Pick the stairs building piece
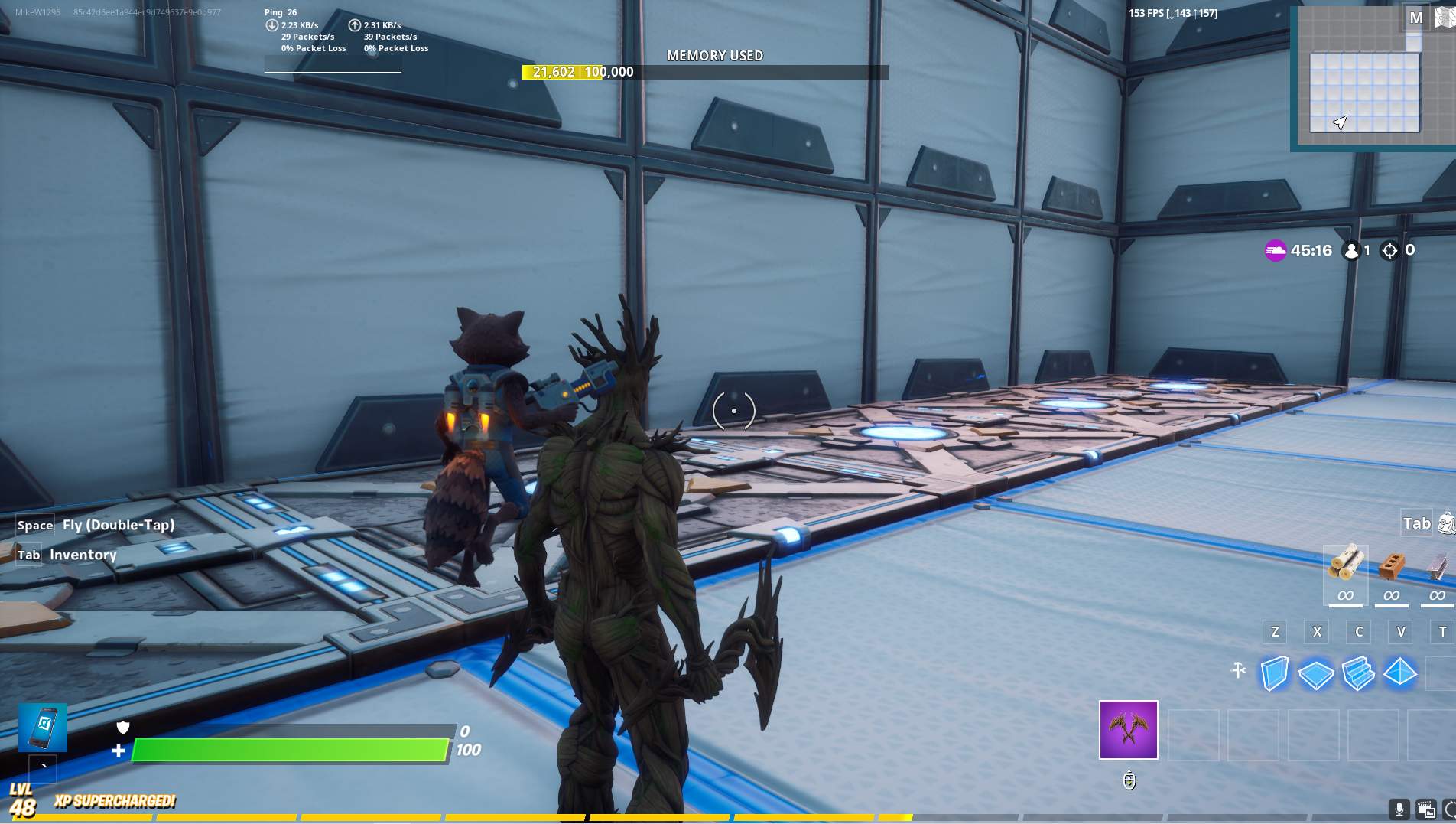The width and height of the screenshot is (1456, 824). (x=1358, y=674)
